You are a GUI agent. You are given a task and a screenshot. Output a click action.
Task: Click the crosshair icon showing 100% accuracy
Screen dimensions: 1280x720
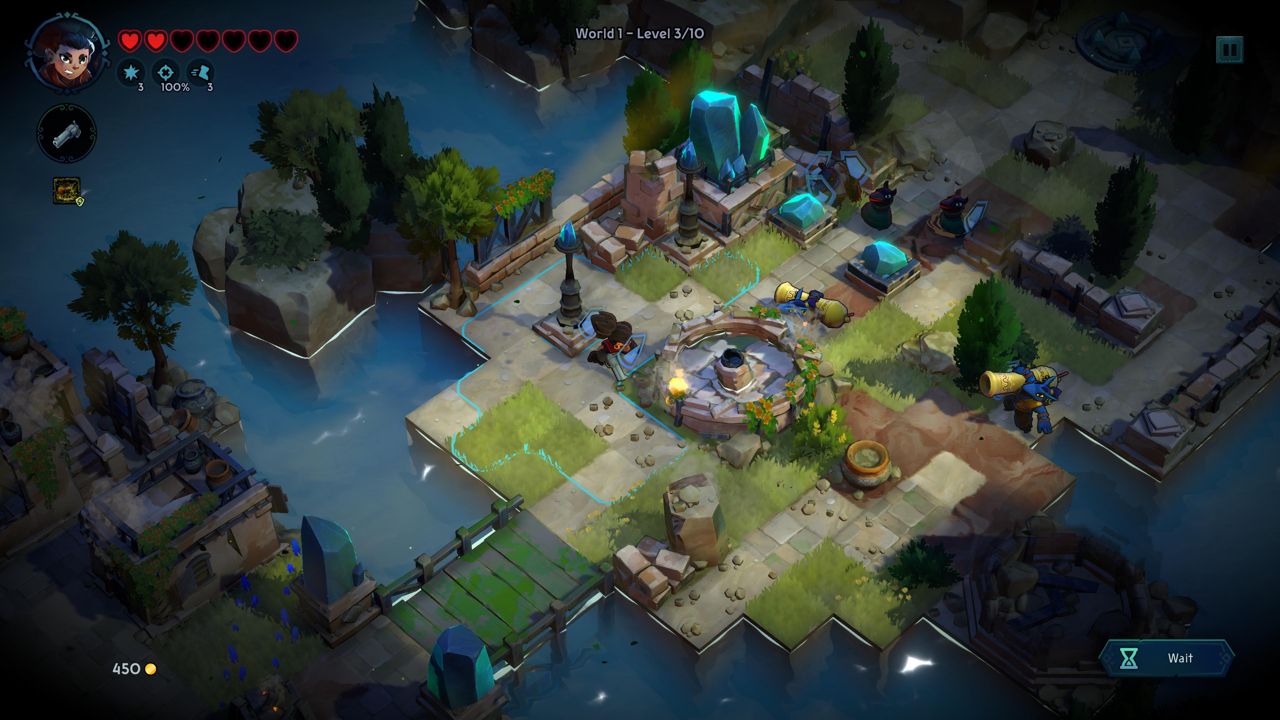(166, 72)
